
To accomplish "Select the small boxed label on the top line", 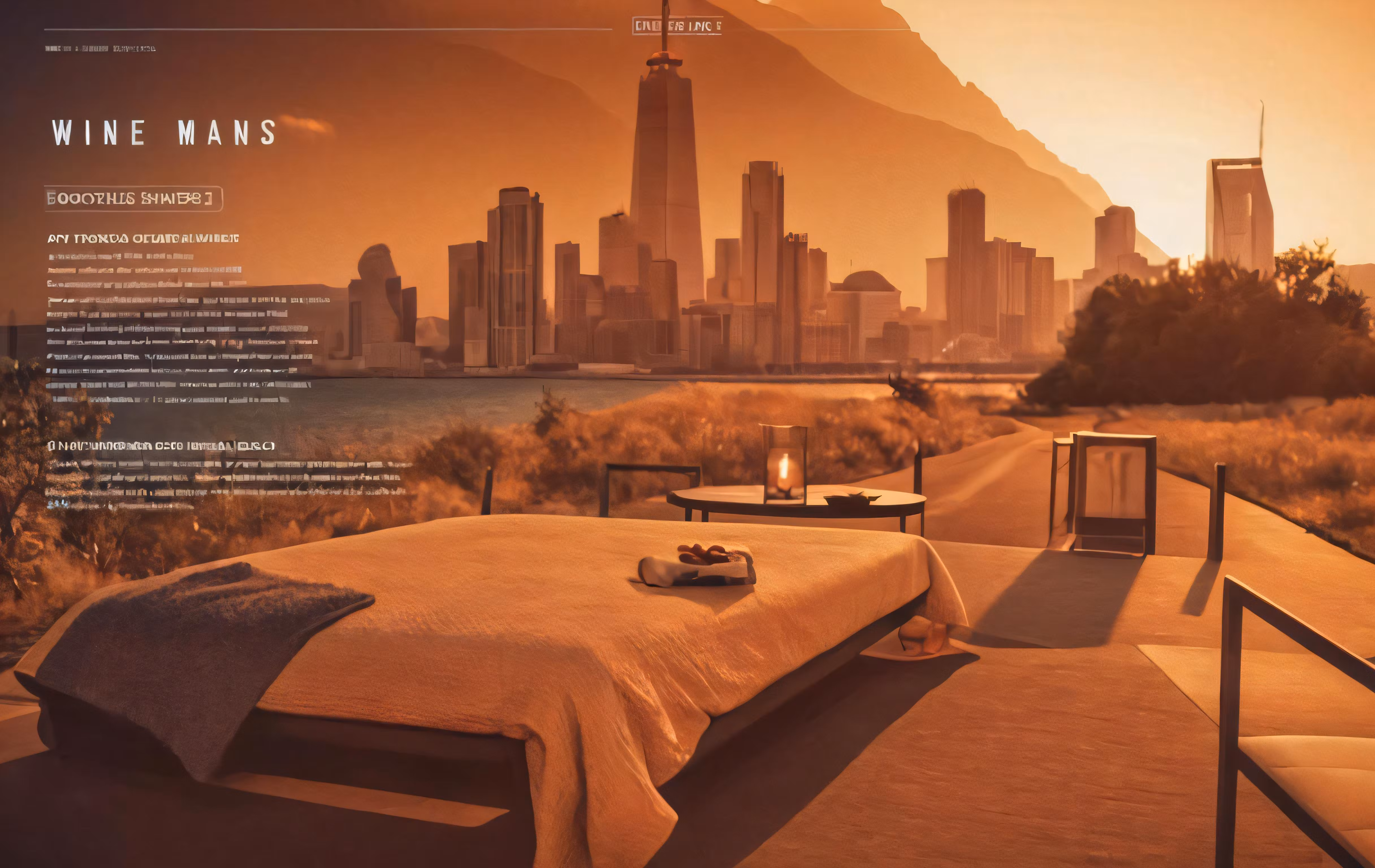I will click(x=677, y=26).
